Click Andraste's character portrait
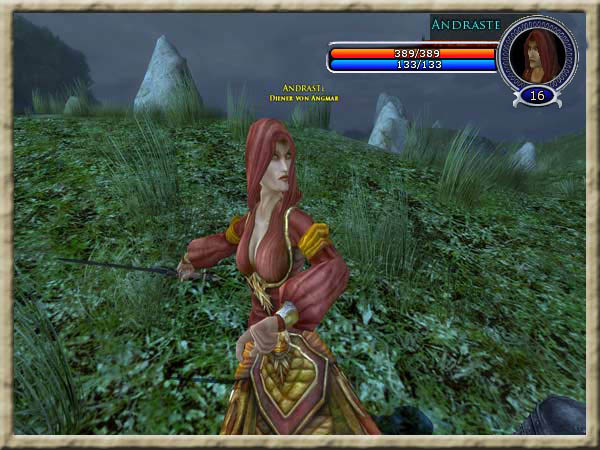The image size is (600, 450). 537,54
